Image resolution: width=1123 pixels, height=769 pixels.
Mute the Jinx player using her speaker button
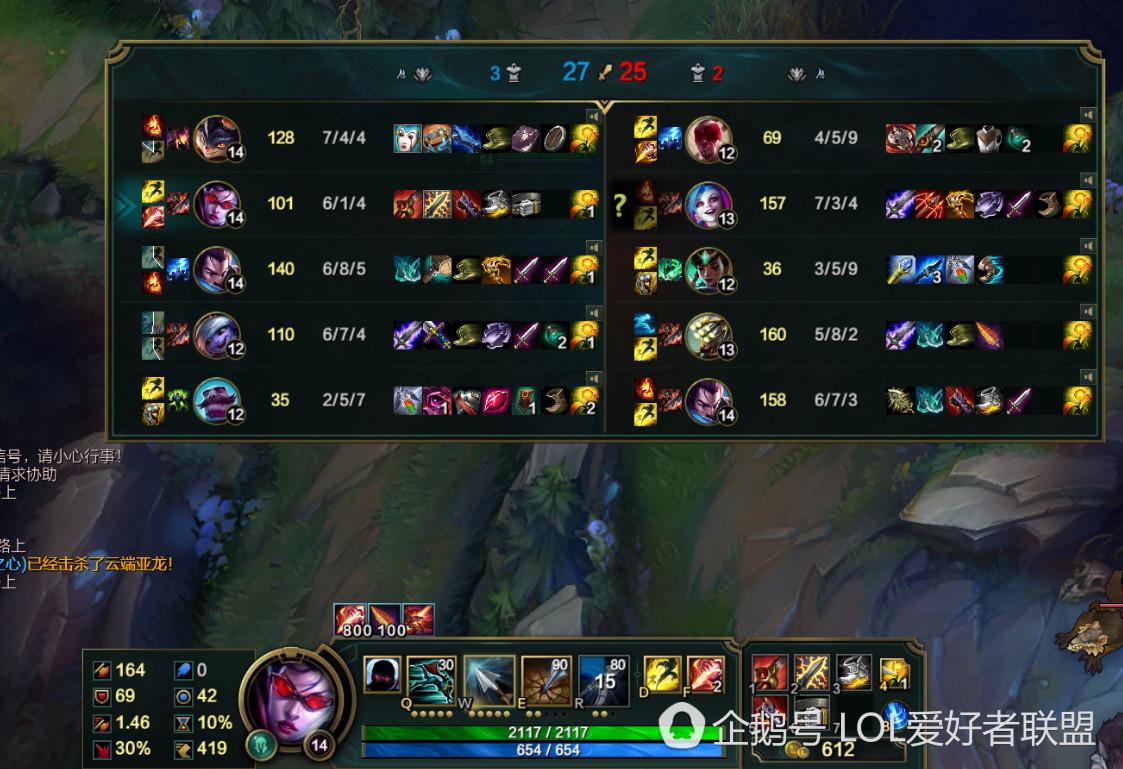click(1089, 181)
